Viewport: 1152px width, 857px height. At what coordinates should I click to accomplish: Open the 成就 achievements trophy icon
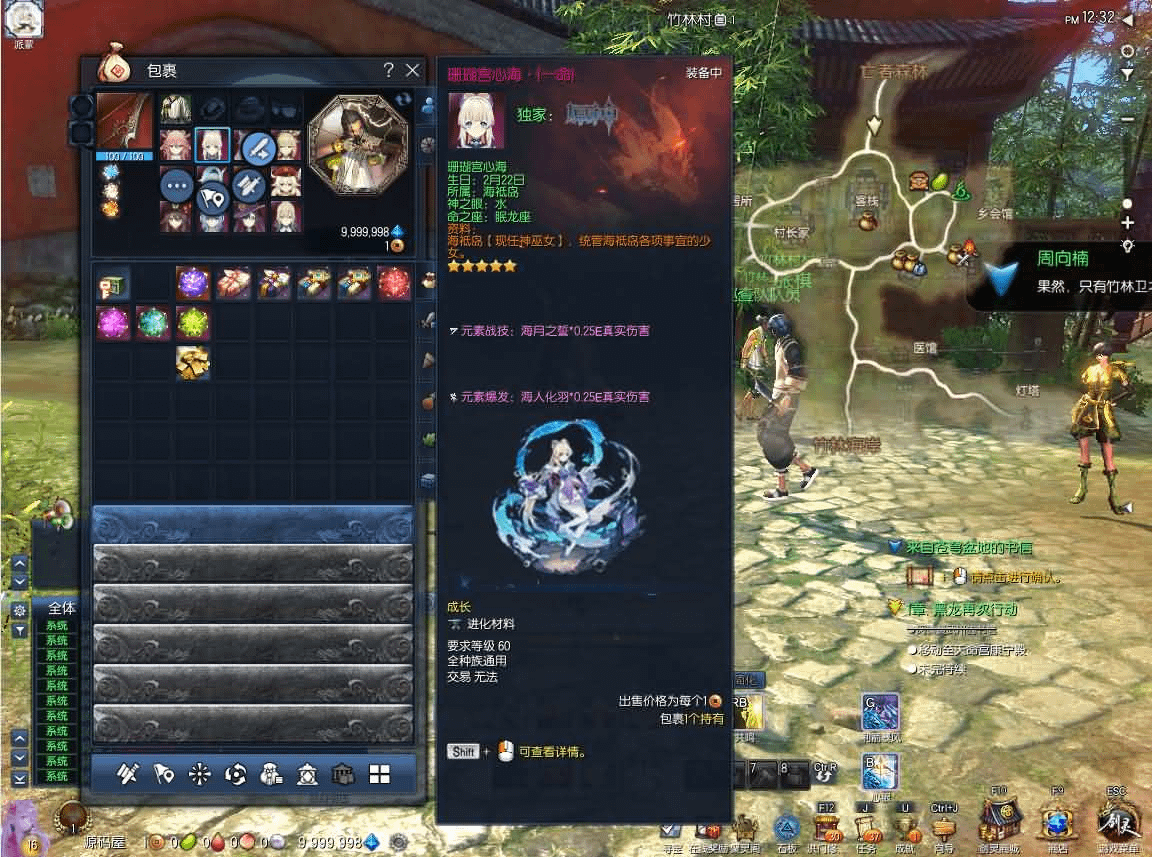[x=905, y=828]
